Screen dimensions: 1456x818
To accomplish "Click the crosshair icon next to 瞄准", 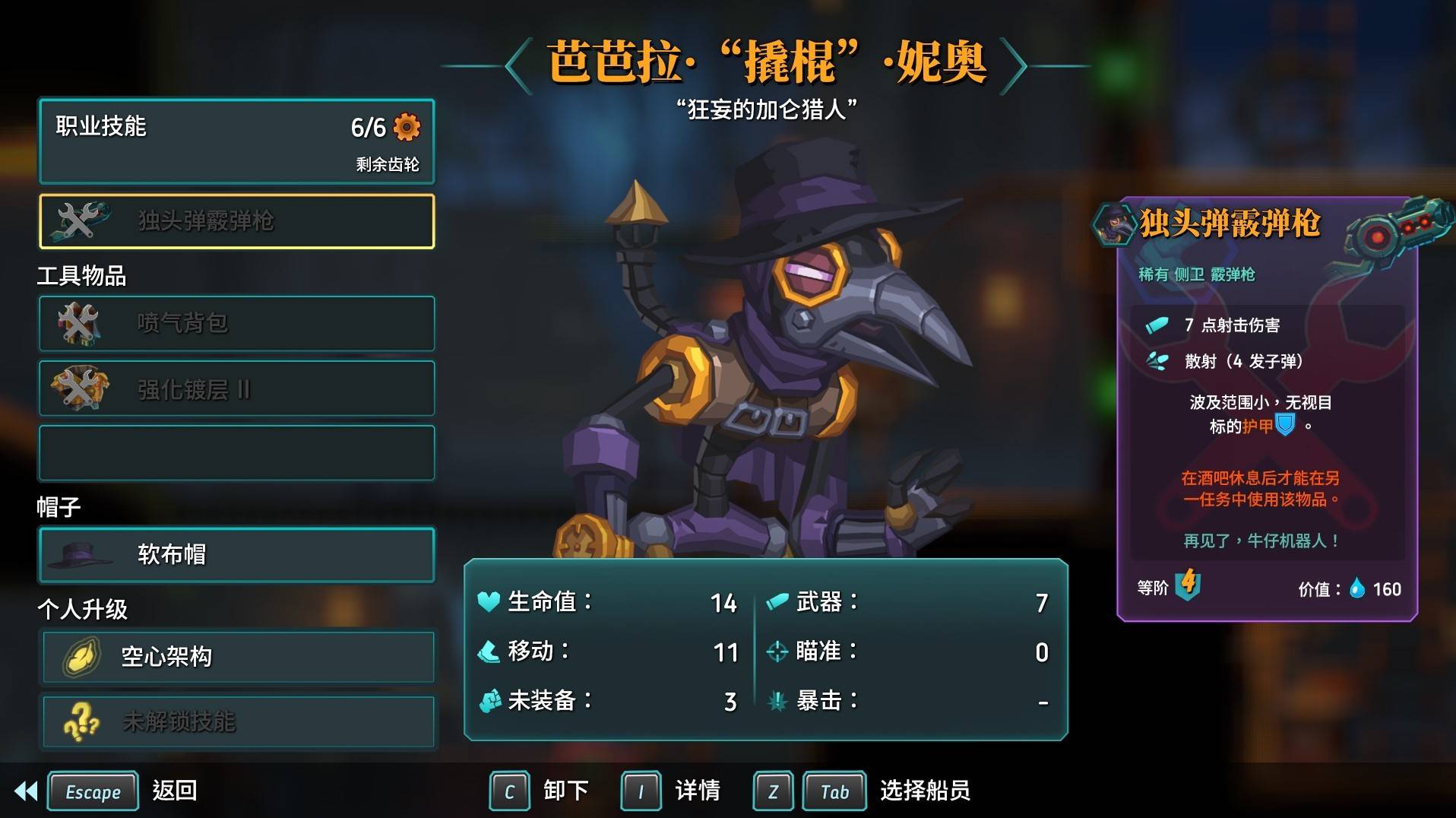I will click(778, 652).
